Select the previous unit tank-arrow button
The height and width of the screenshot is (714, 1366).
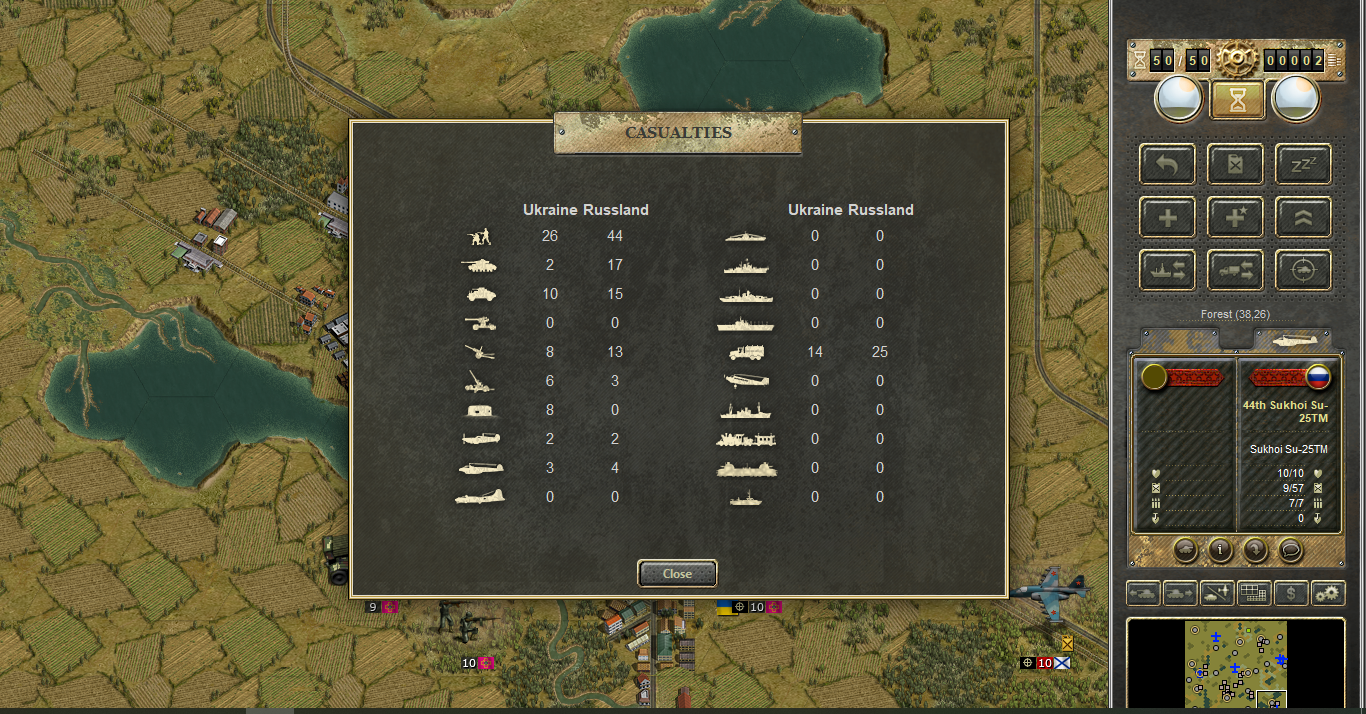point(1144,593)
